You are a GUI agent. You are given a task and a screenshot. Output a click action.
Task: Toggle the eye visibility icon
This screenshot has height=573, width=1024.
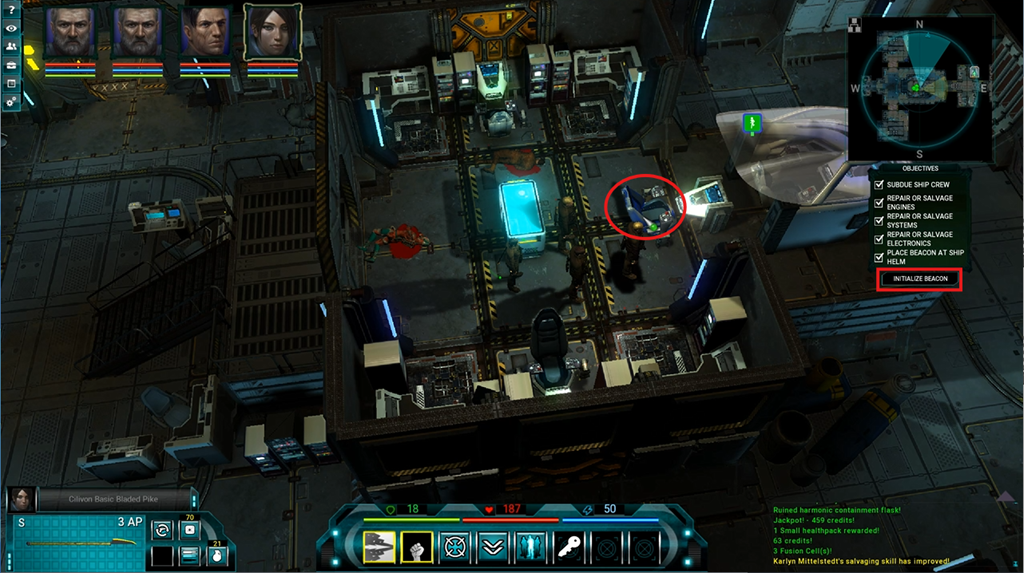10,28
